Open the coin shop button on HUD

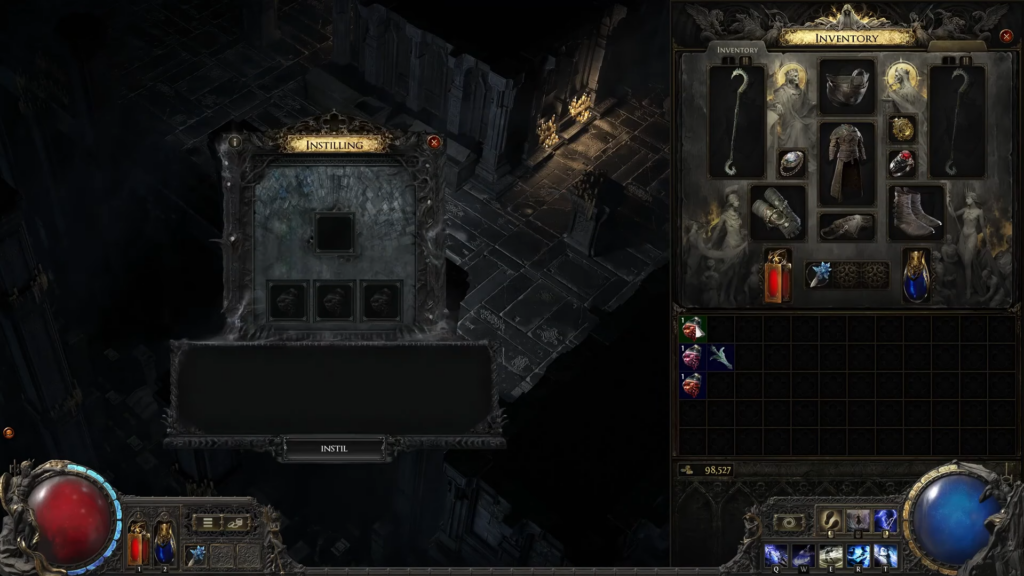pos(237,522)
